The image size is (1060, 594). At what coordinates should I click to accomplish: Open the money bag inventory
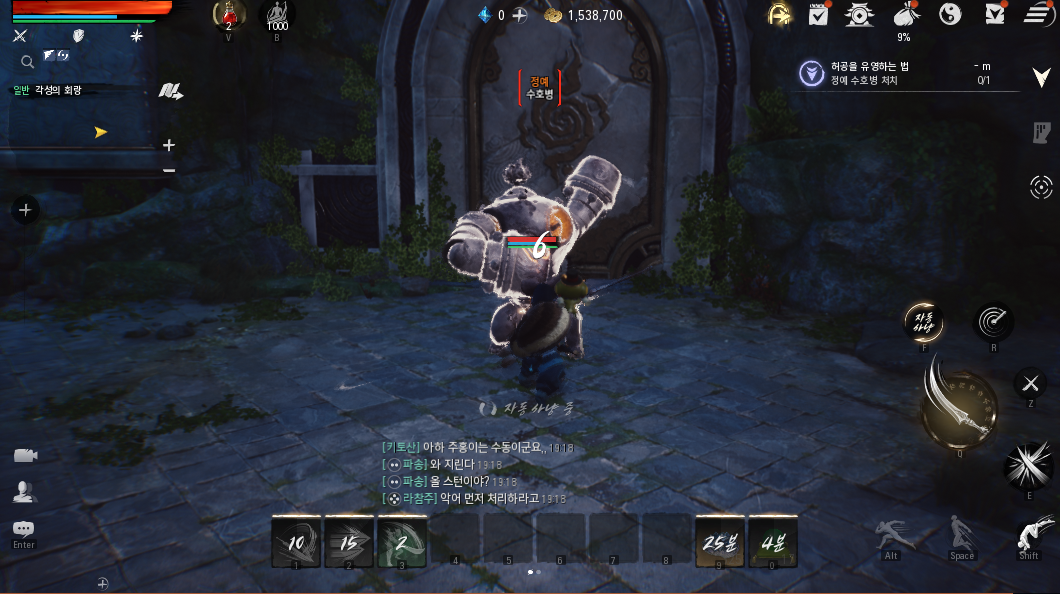pyautogui.click(x=904, y=14)
